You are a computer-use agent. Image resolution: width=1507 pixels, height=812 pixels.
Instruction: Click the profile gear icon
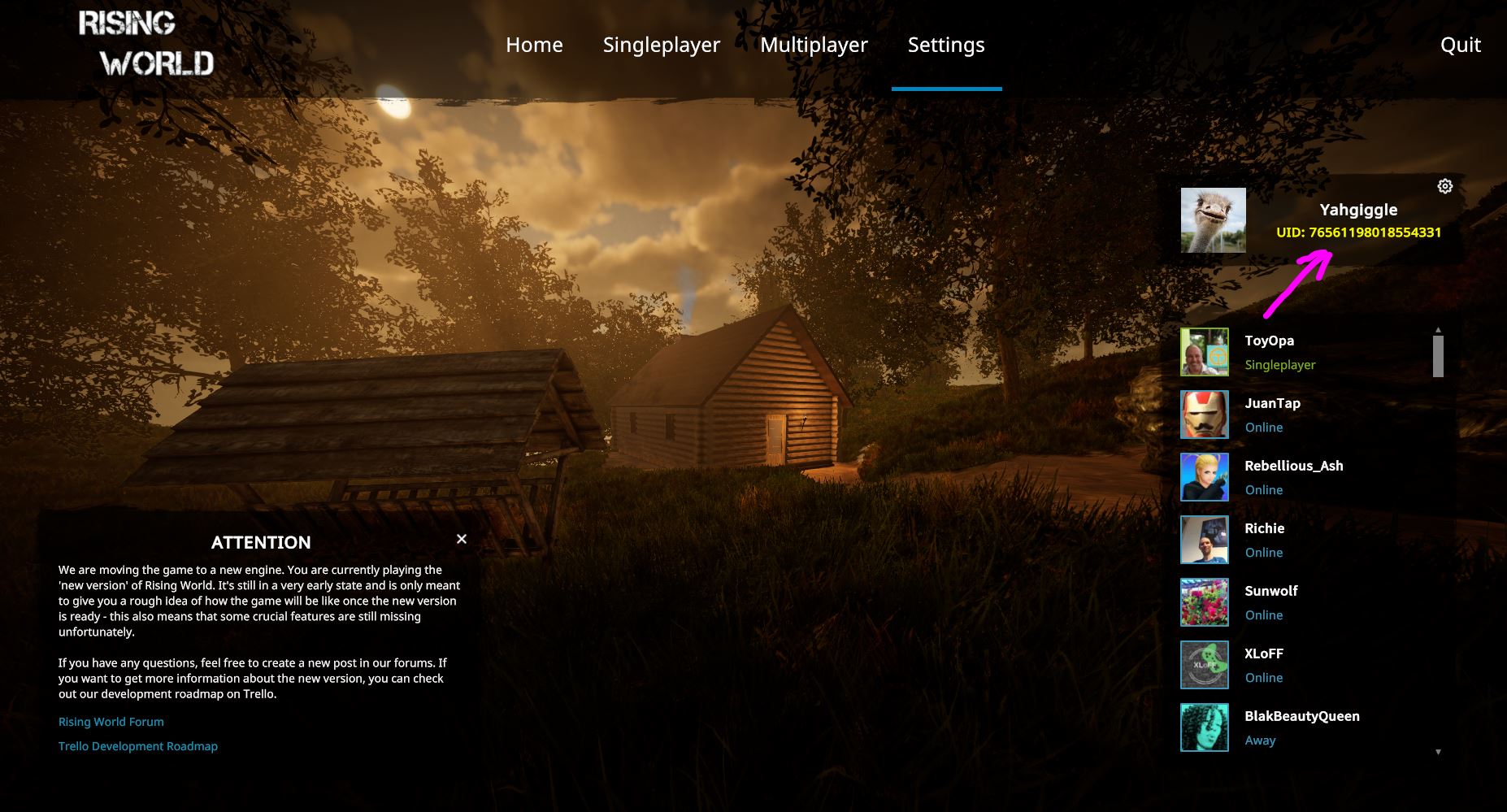coord(1444,186)
